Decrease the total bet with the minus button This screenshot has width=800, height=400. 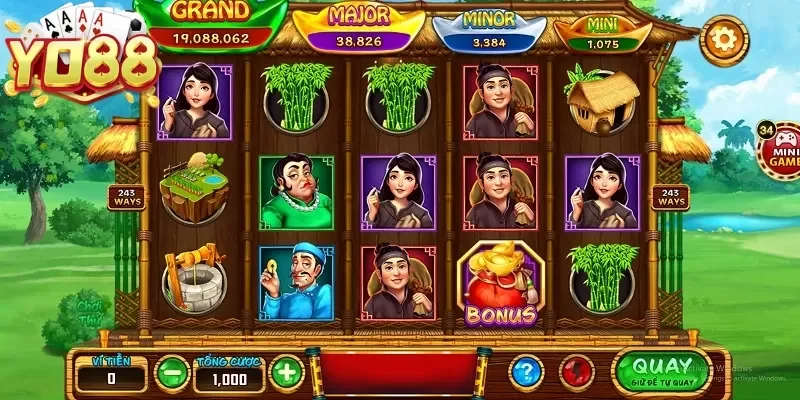tap(172, 374)
